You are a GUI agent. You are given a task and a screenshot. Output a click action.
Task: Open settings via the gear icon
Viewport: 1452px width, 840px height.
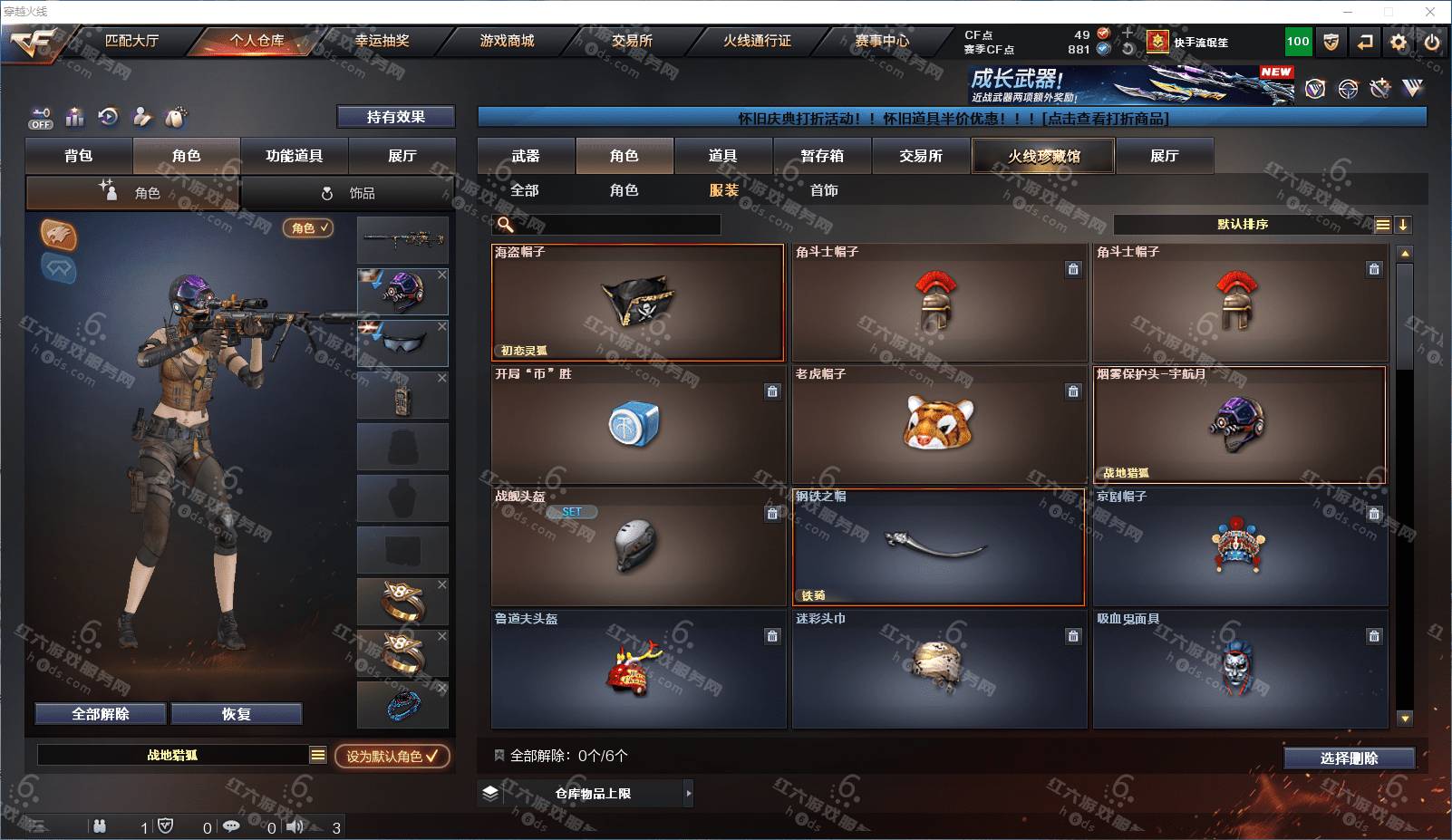(1399, 42)
